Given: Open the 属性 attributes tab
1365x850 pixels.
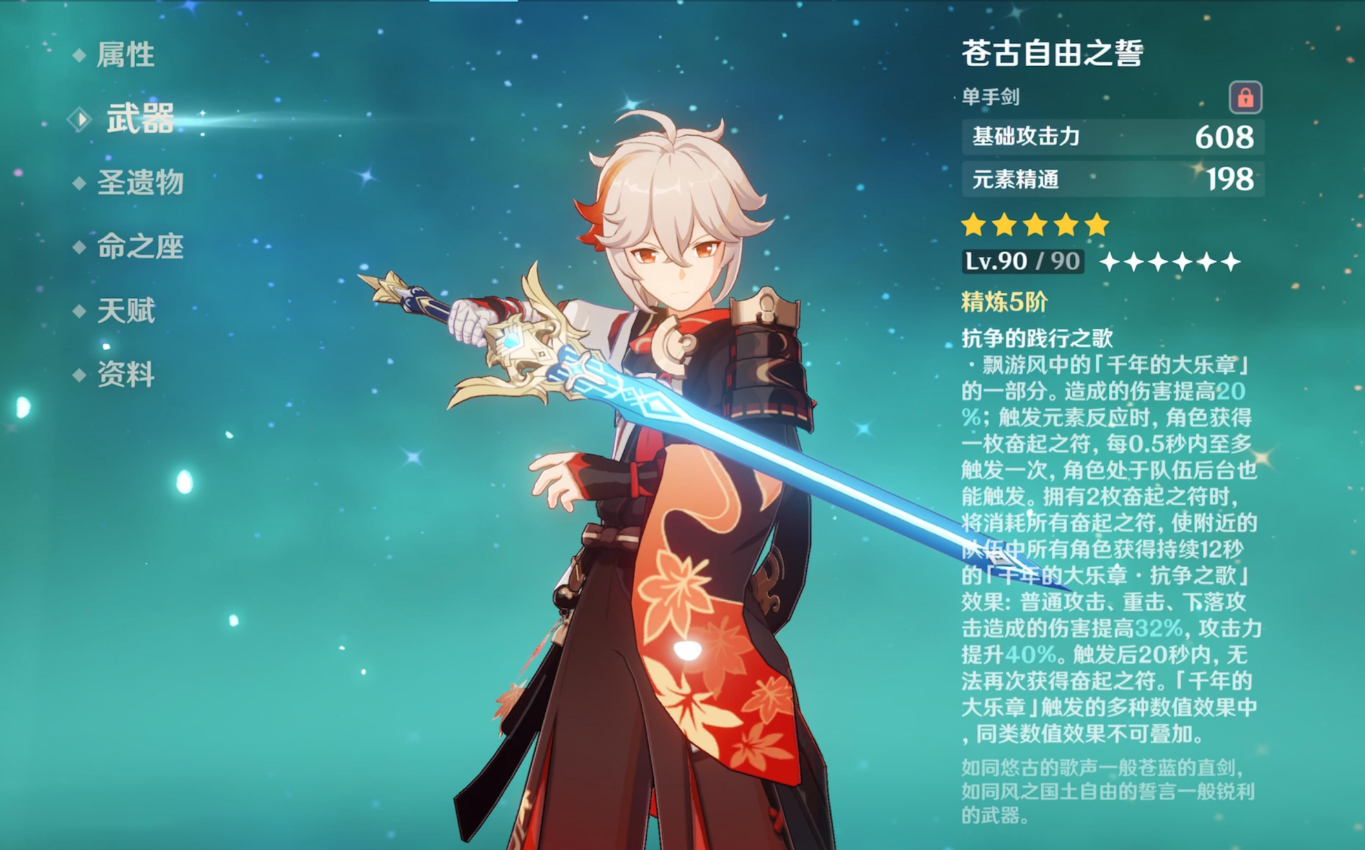Looking at the screenshot, I should (125, 55).
